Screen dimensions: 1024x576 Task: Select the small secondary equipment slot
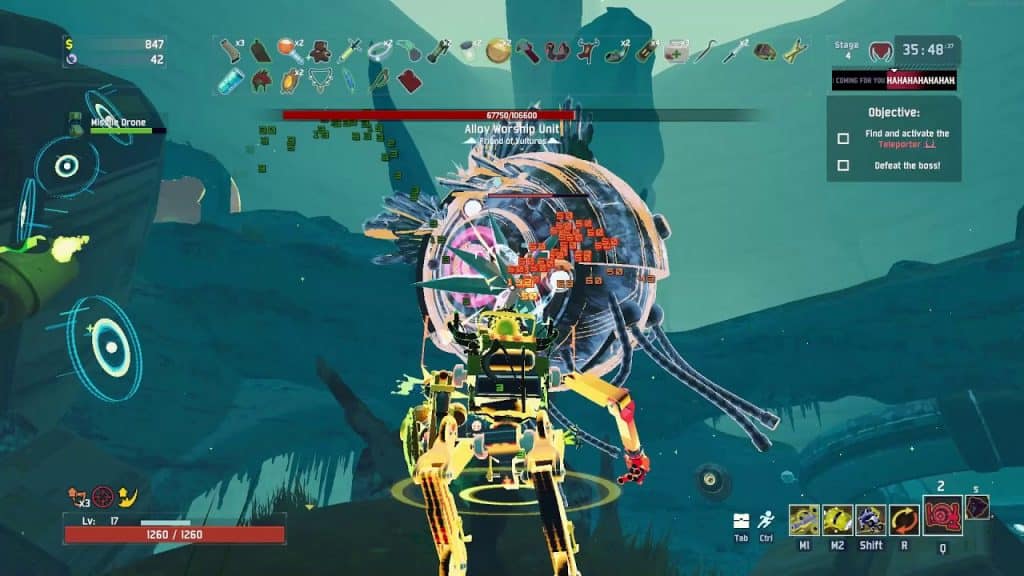(x=977, y=507)
